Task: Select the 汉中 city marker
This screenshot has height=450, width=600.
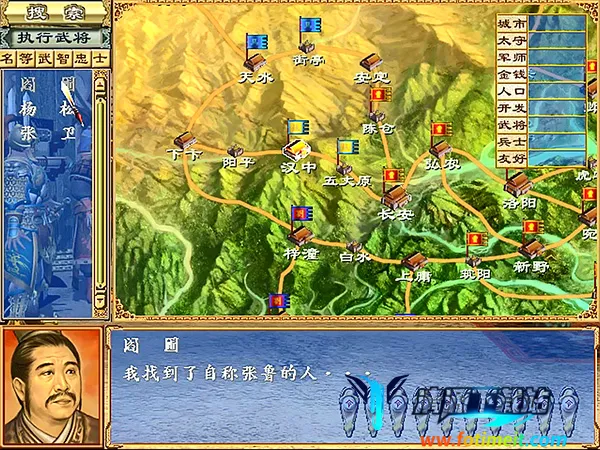Action: [298, 150]
